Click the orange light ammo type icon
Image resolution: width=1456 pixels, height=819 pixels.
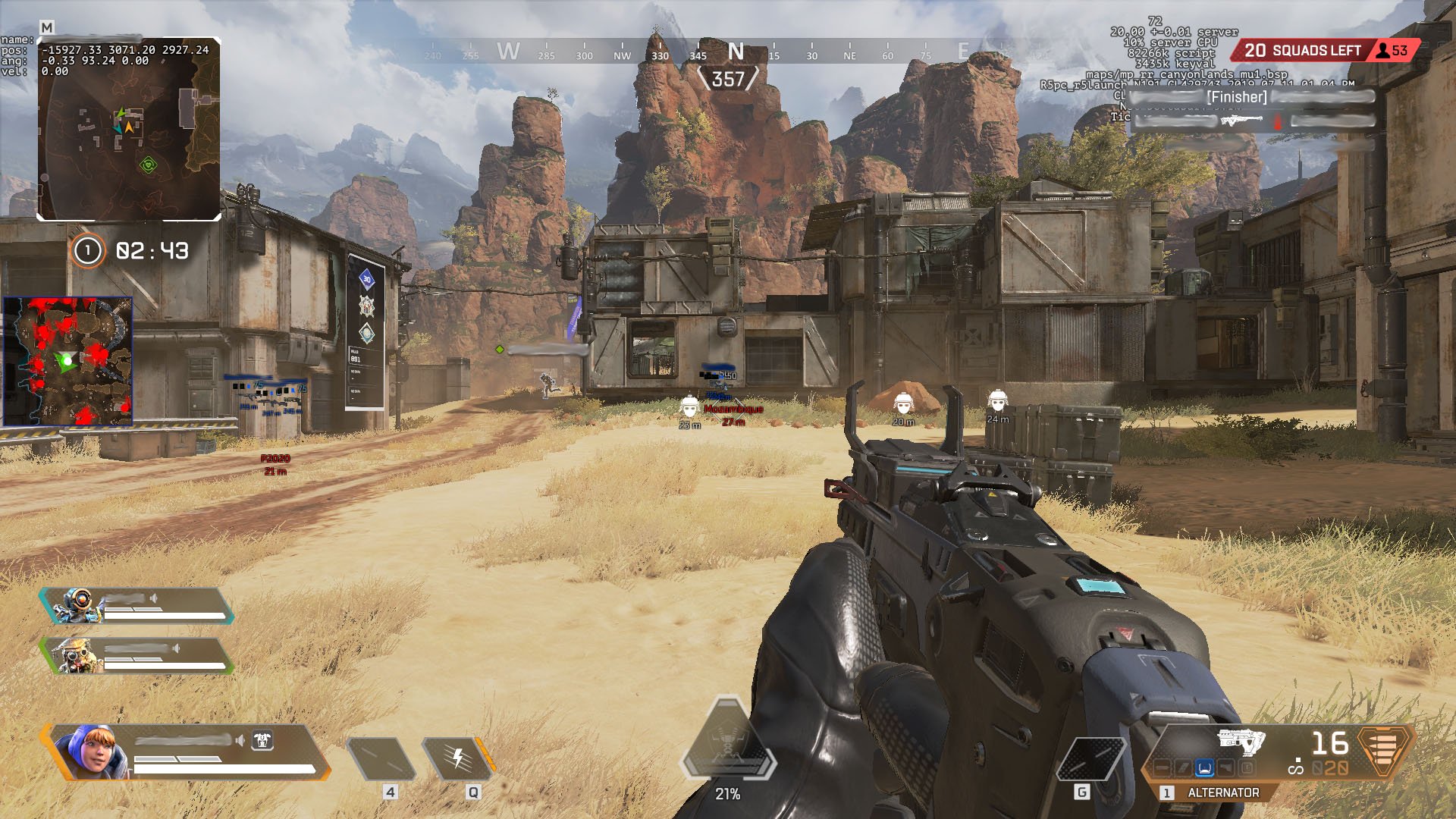point(1384,751)
